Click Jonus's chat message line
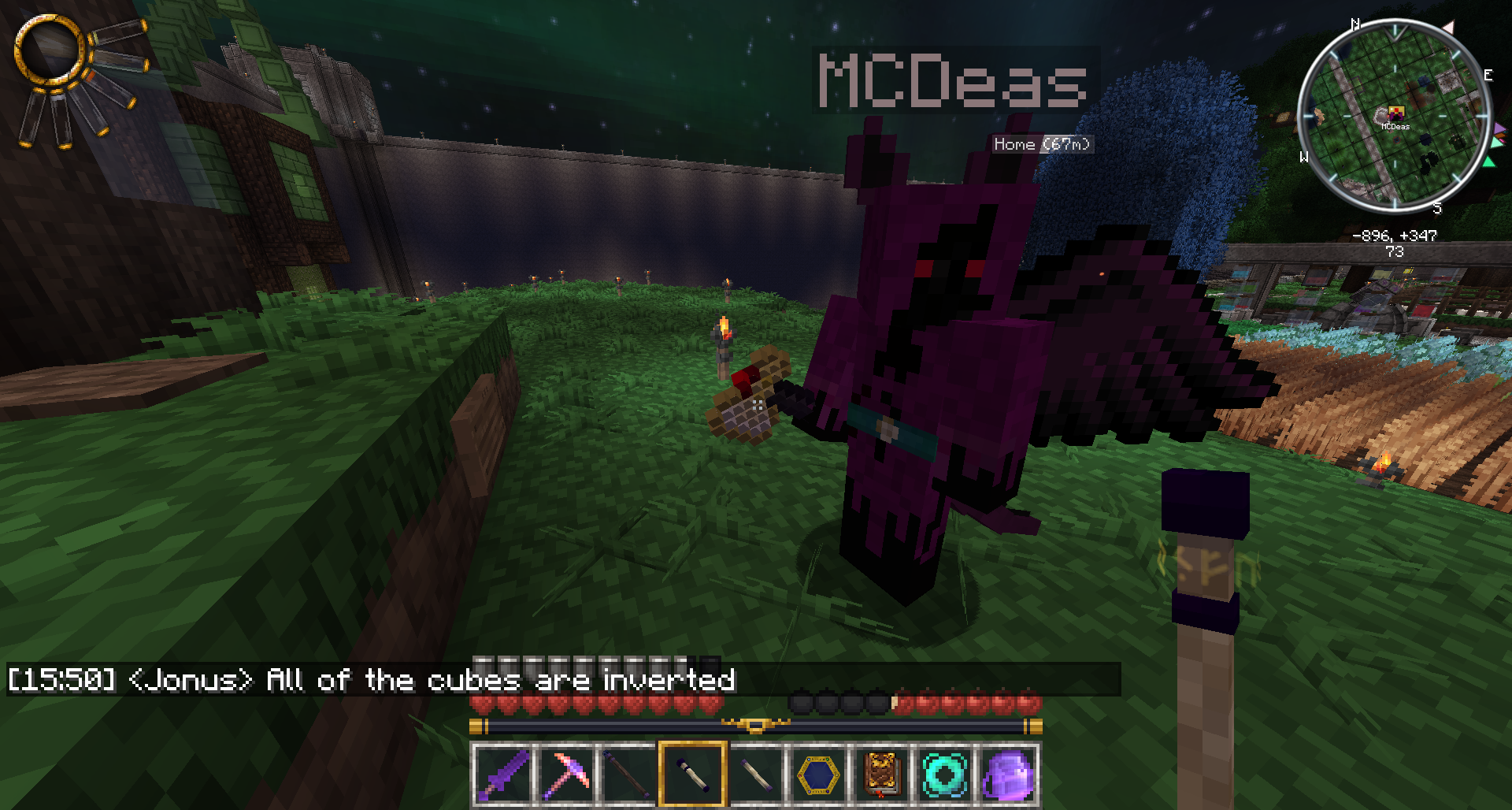This screenshot has height=810, width=1512. tap(372, 680)
